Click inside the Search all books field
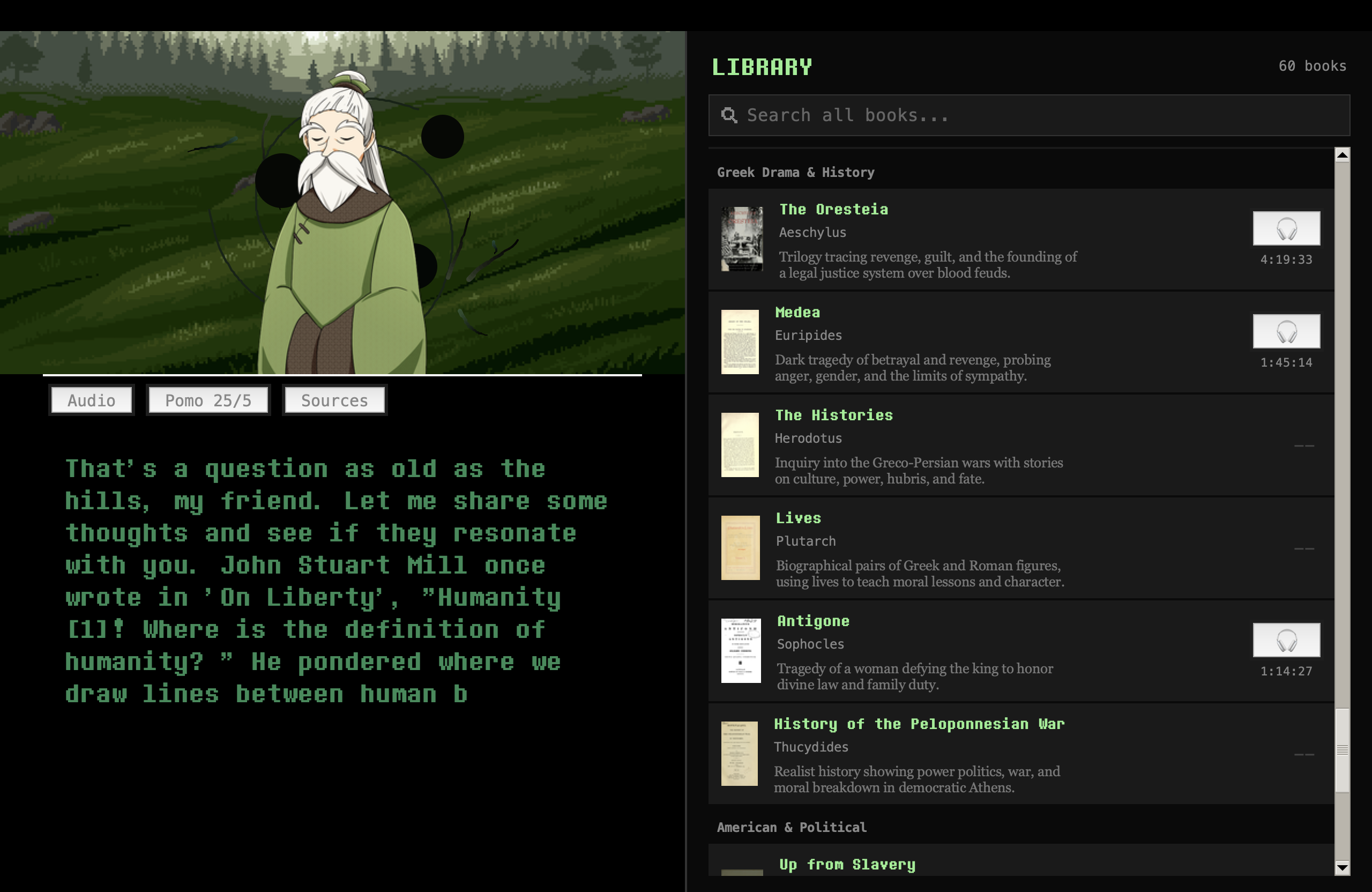The image size is (1372, 892). 980,115
